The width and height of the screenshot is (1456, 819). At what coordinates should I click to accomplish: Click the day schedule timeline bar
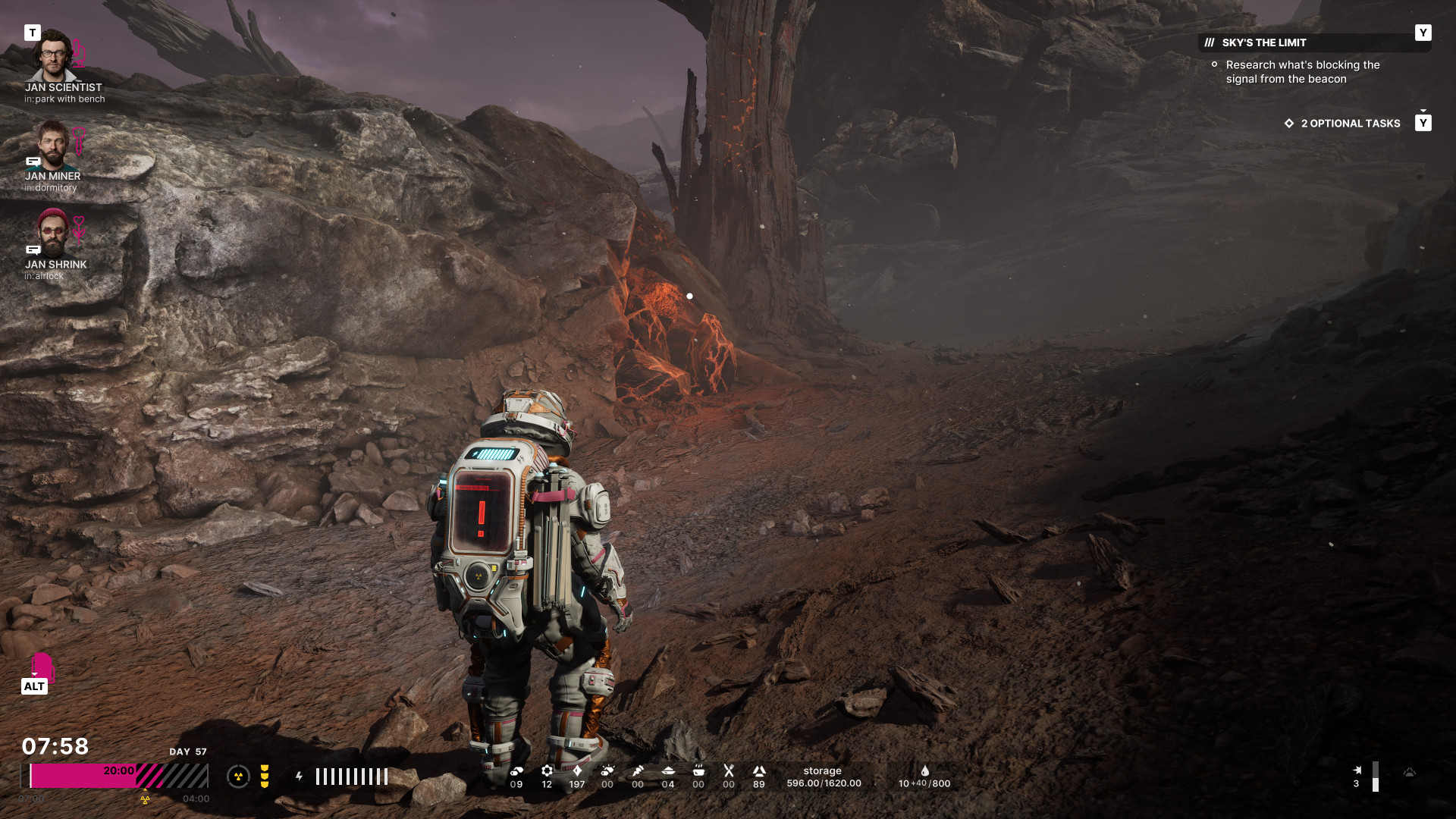click(x=118, y=777)
